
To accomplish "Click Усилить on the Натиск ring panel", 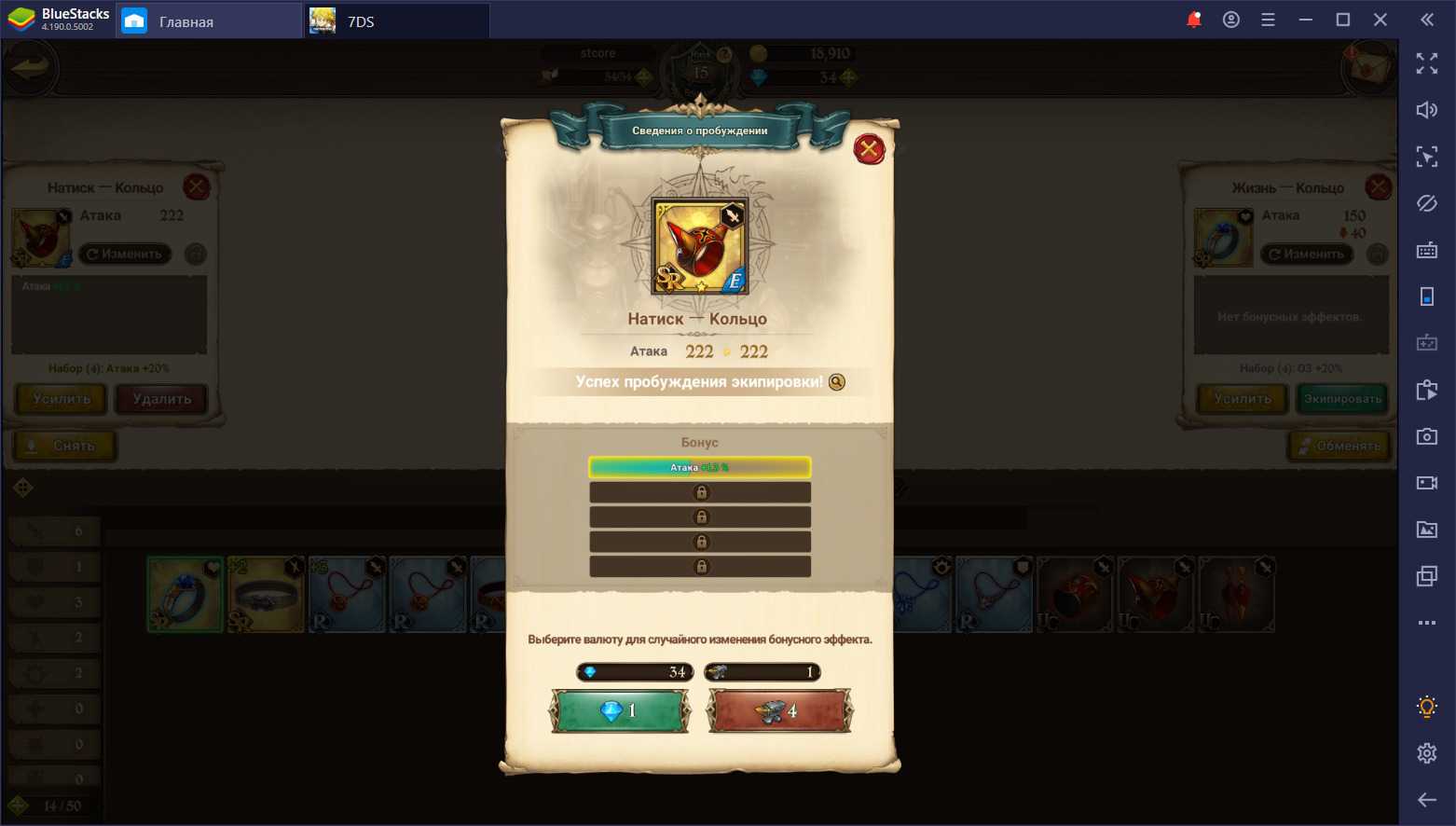I will point(62,399).
